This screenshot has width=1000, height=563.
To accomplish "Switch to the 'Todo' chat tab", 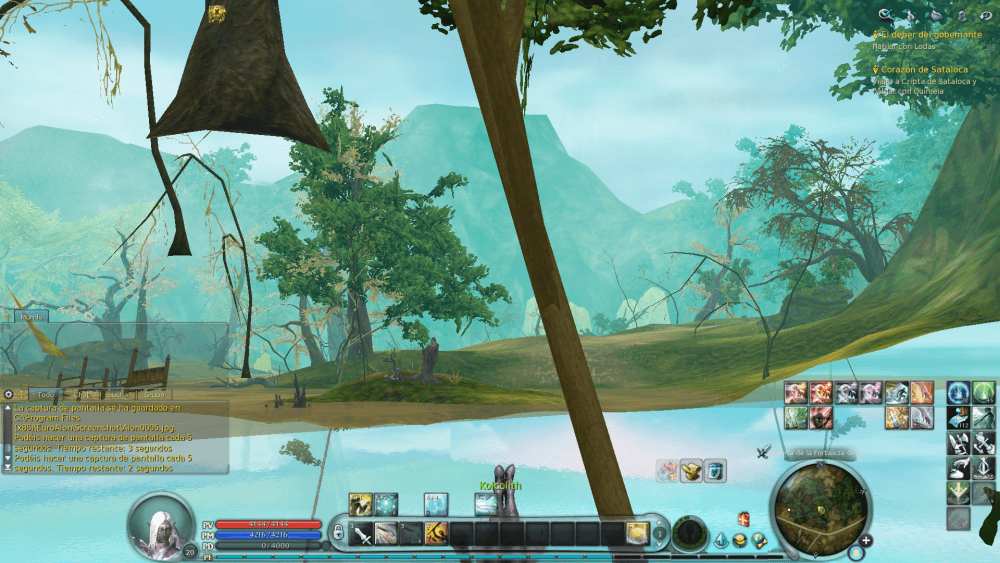I will 46,394.
